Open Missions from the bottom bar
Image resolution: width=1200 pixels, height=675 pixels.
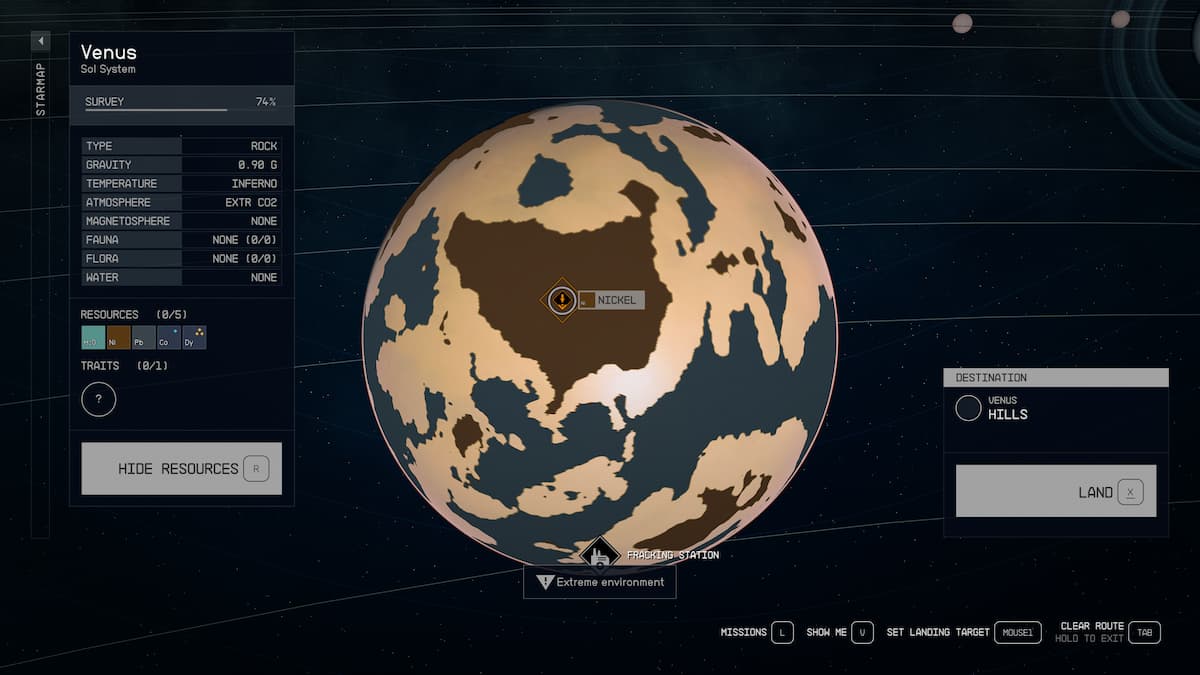coord(757,632)
